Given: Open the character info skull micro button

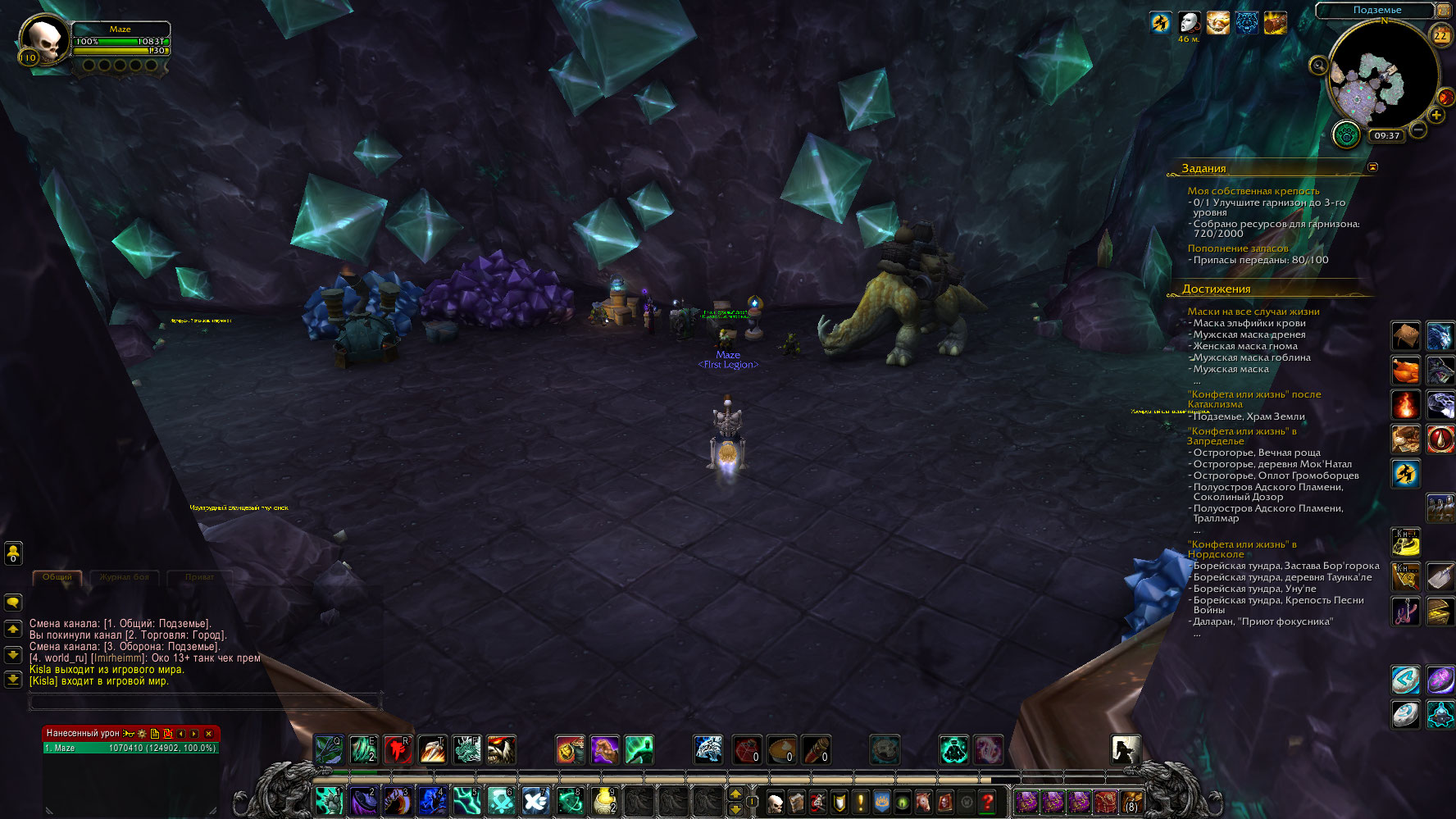Looking at the screenshot, I should [775, 802].
